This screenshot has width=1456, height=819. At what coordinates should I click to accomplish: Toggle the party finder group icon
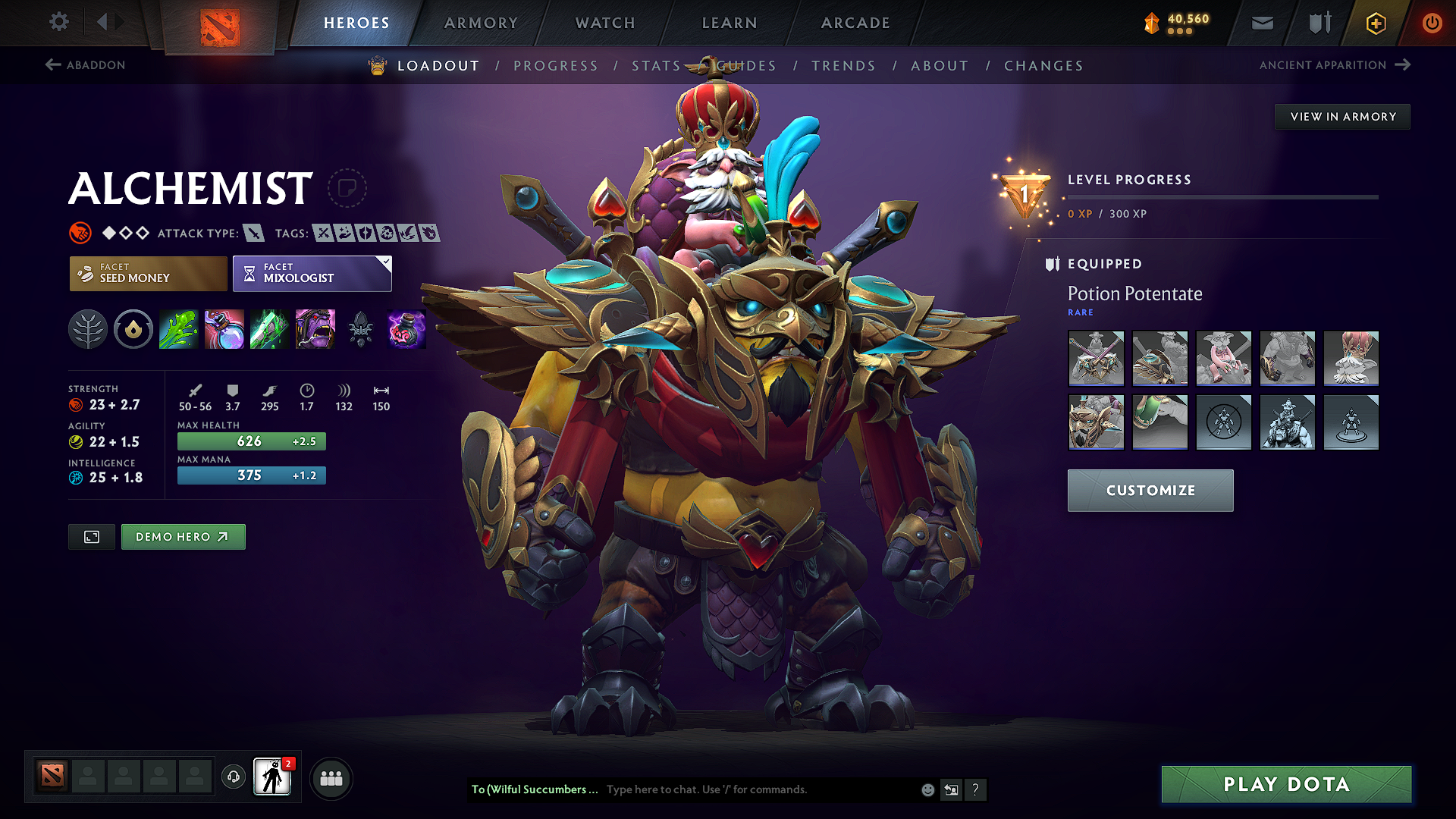point(331,777)
